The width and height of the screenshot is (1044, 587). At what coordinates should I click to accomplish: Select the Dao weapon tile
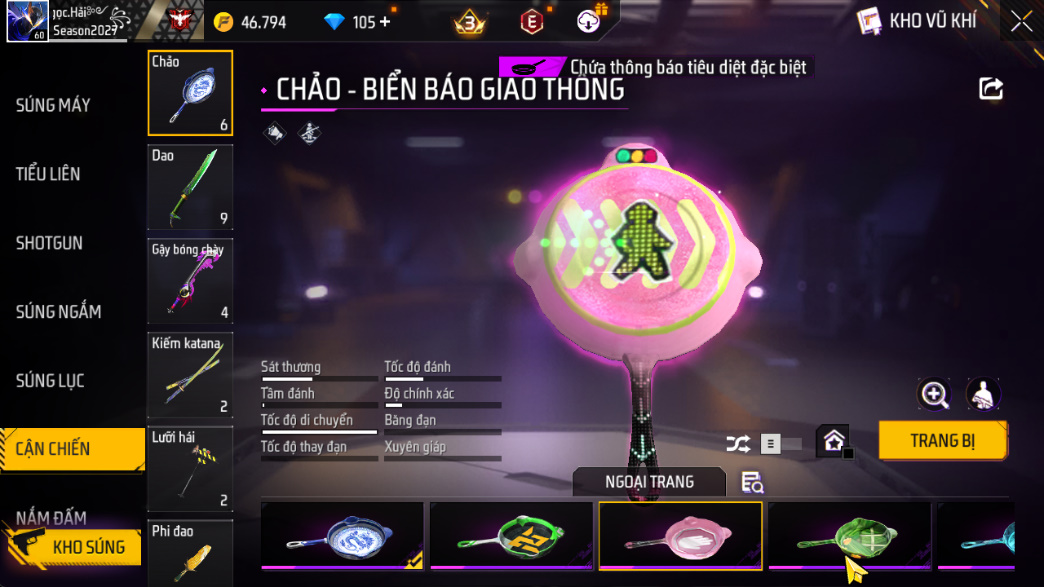(190, 187)
